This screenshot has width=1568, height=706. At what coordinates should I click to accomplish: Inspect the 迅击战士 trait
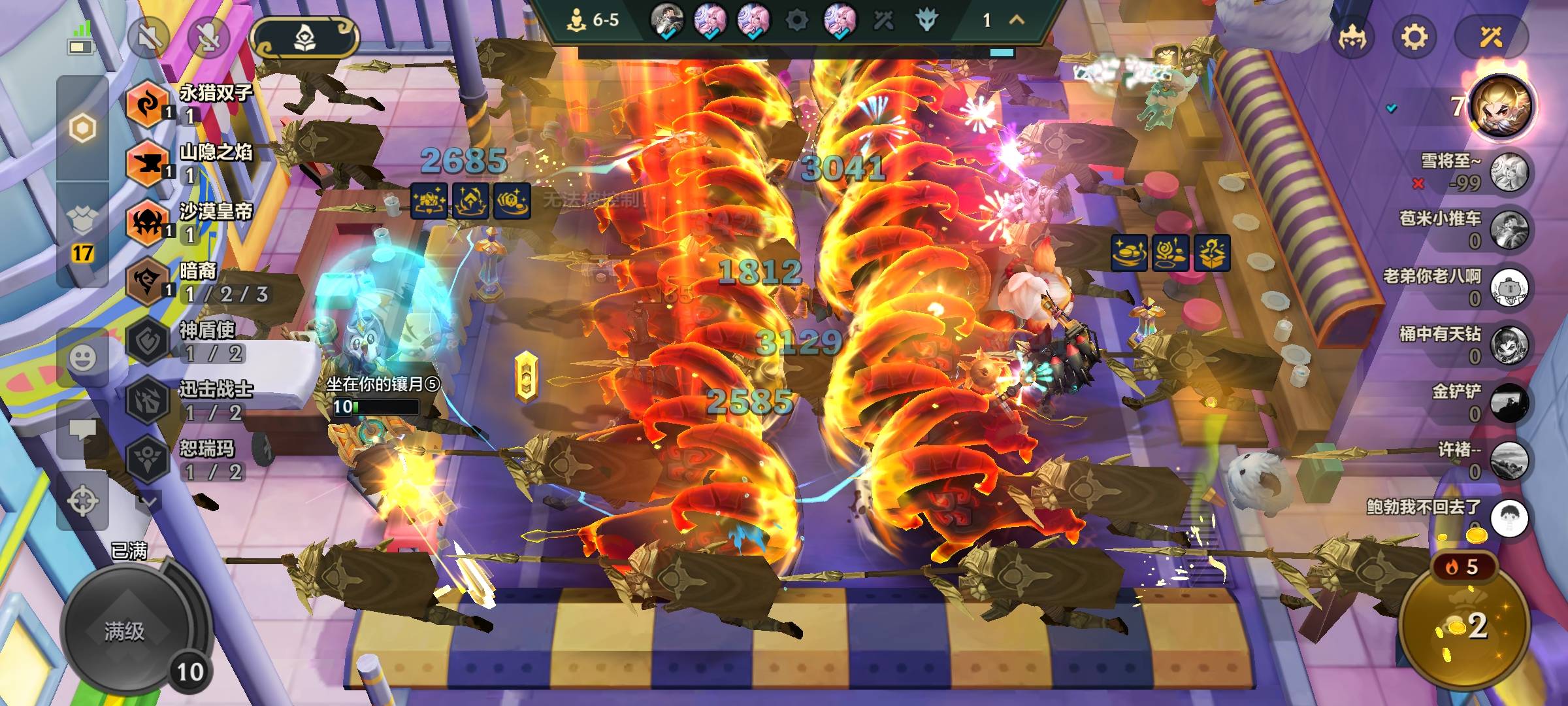pos(189,400)
